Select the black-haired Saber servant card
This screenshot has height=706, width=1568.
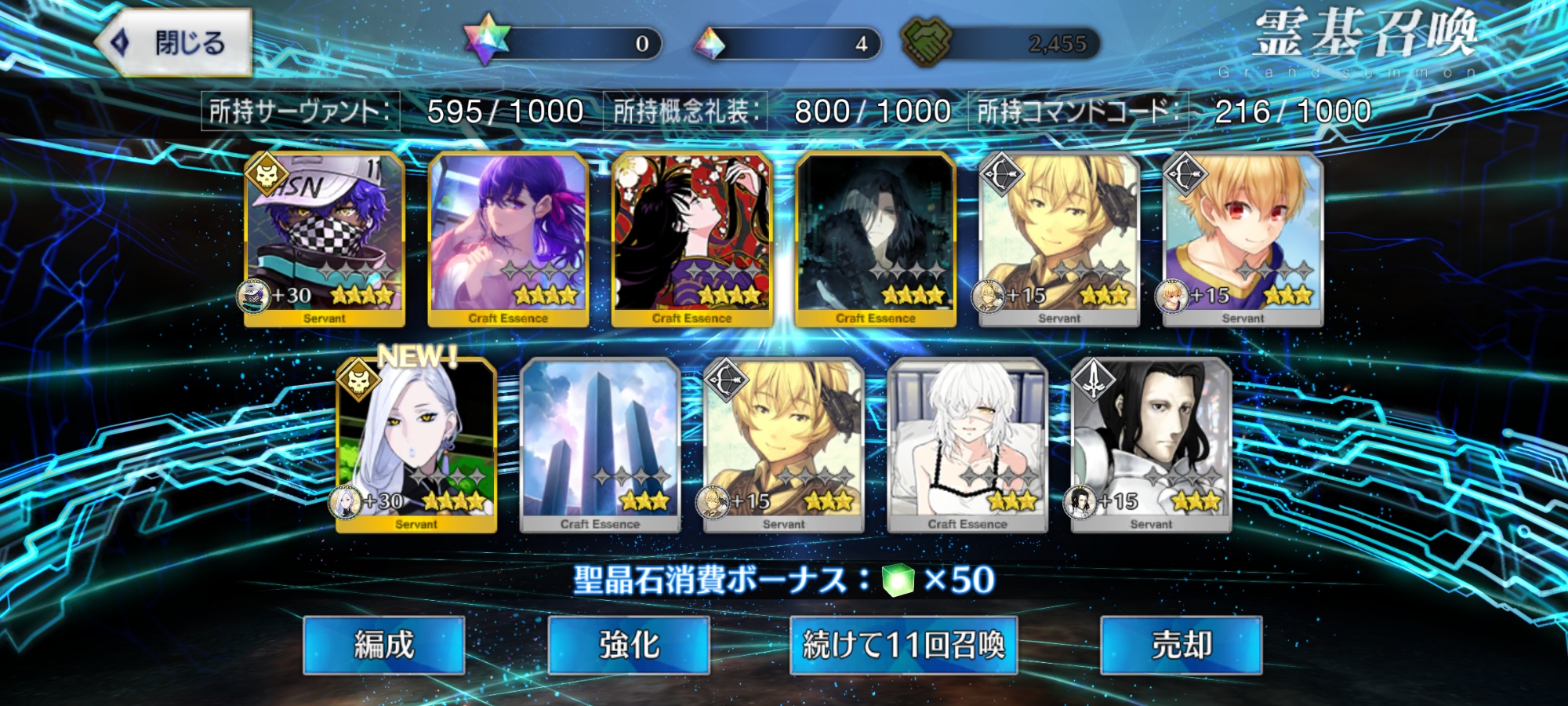pyautogui.click(x=1151, y=445)
